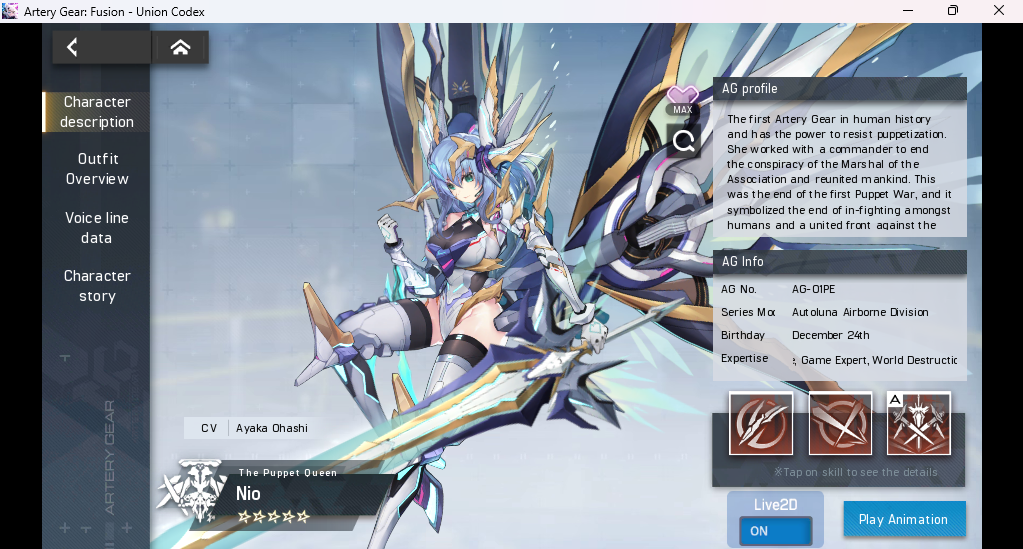
Task: Show the Voice line data tab
Action: tap(97, 228)
